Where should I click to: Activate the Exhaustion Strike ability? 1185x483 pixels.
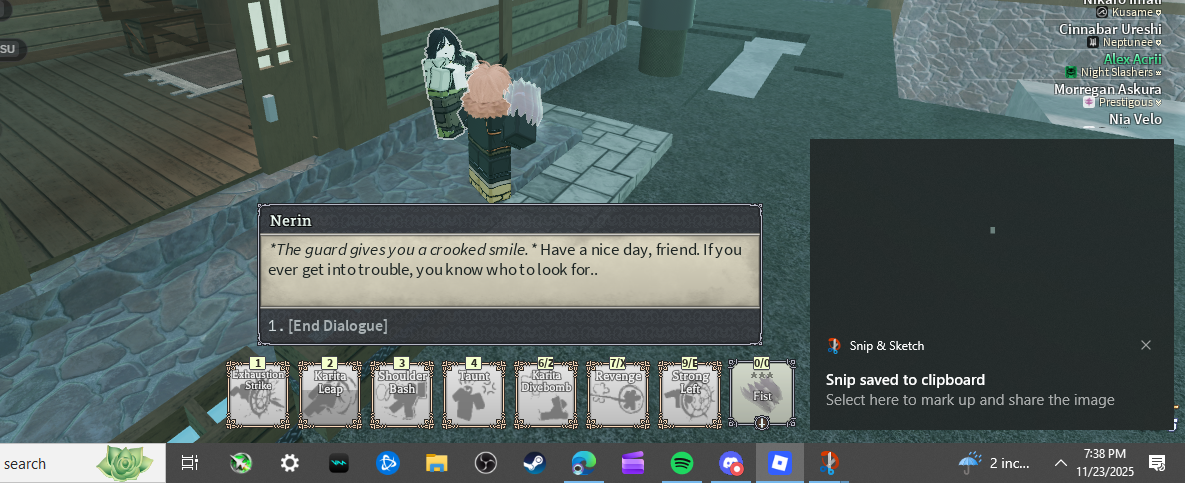pos(258,395)
